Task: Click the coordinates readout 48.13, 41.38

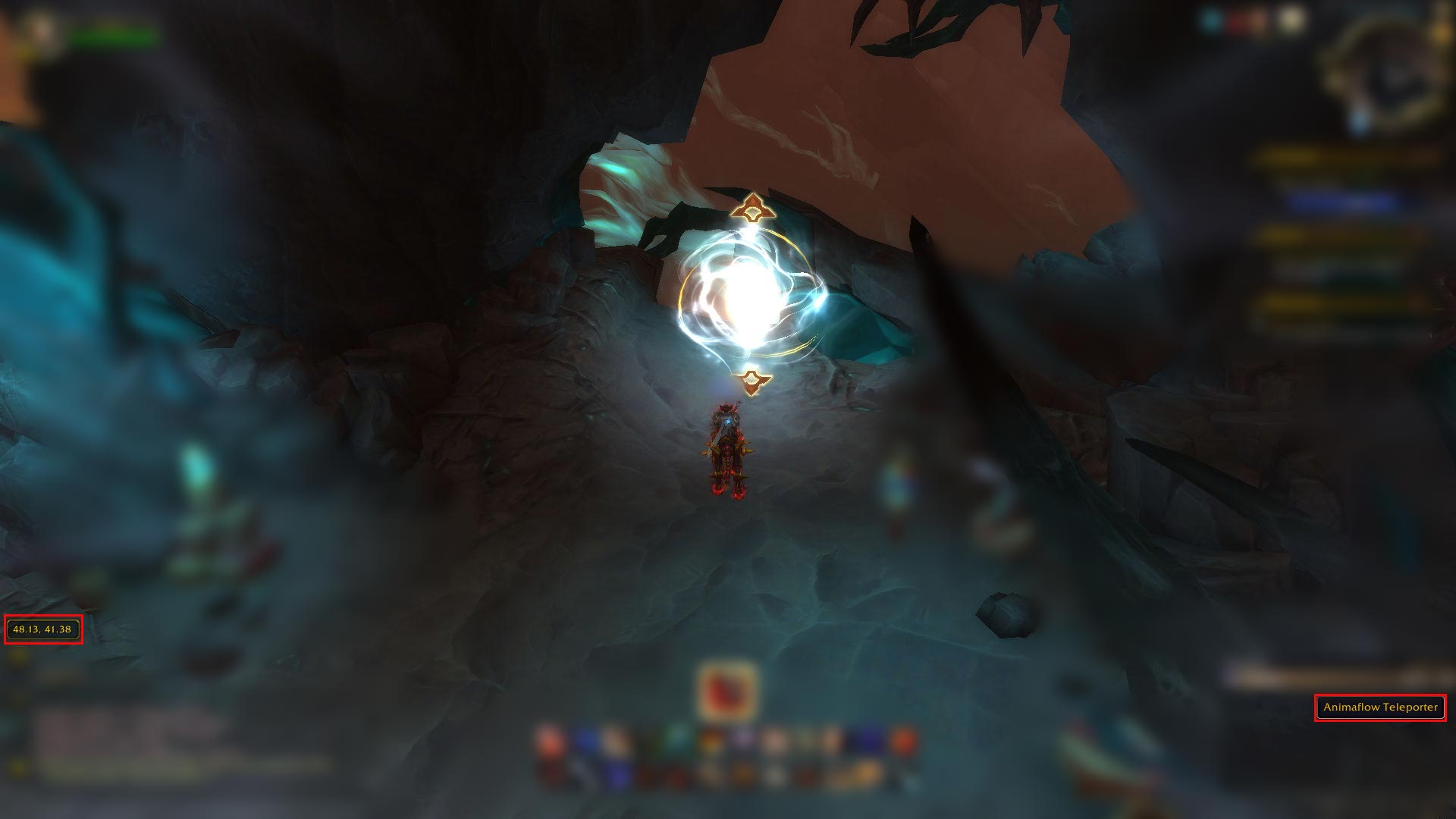Action: click(x=44, y=629)
